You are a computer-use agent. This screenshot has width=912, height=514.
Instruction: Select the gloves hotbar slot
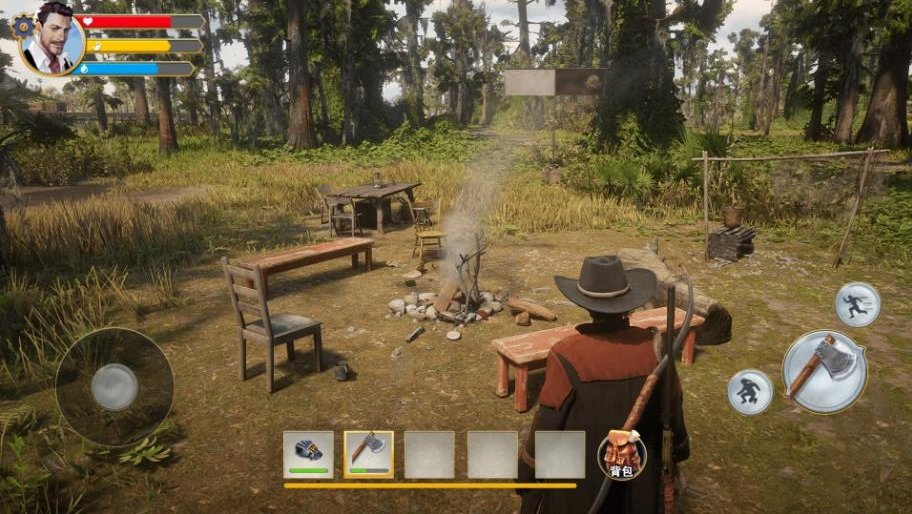(x=308, y=454)
